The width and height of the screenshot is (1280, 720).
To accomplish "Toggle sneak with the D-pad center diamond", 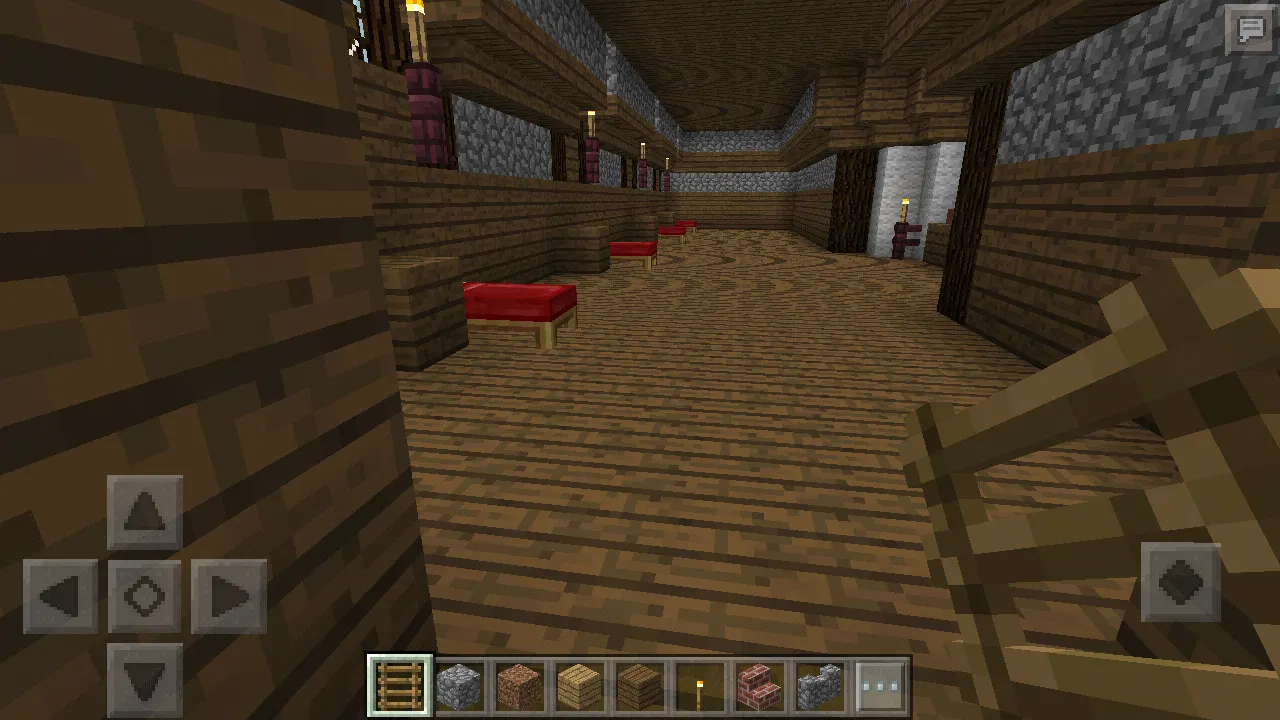I will pos(145,597).
